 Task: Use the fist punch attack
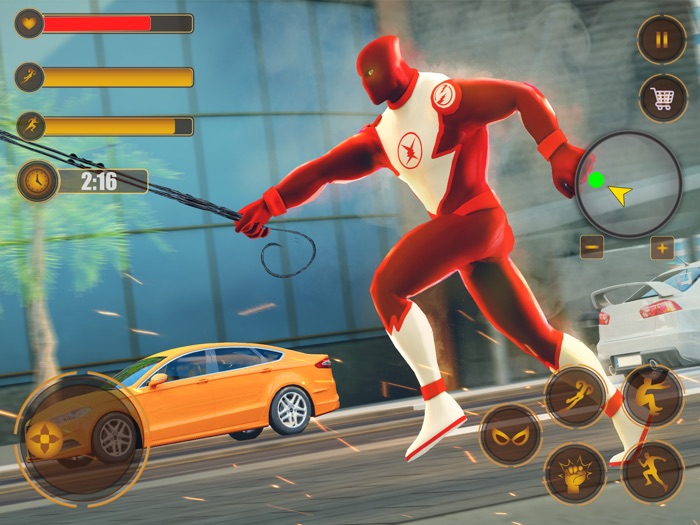(575, 473)
